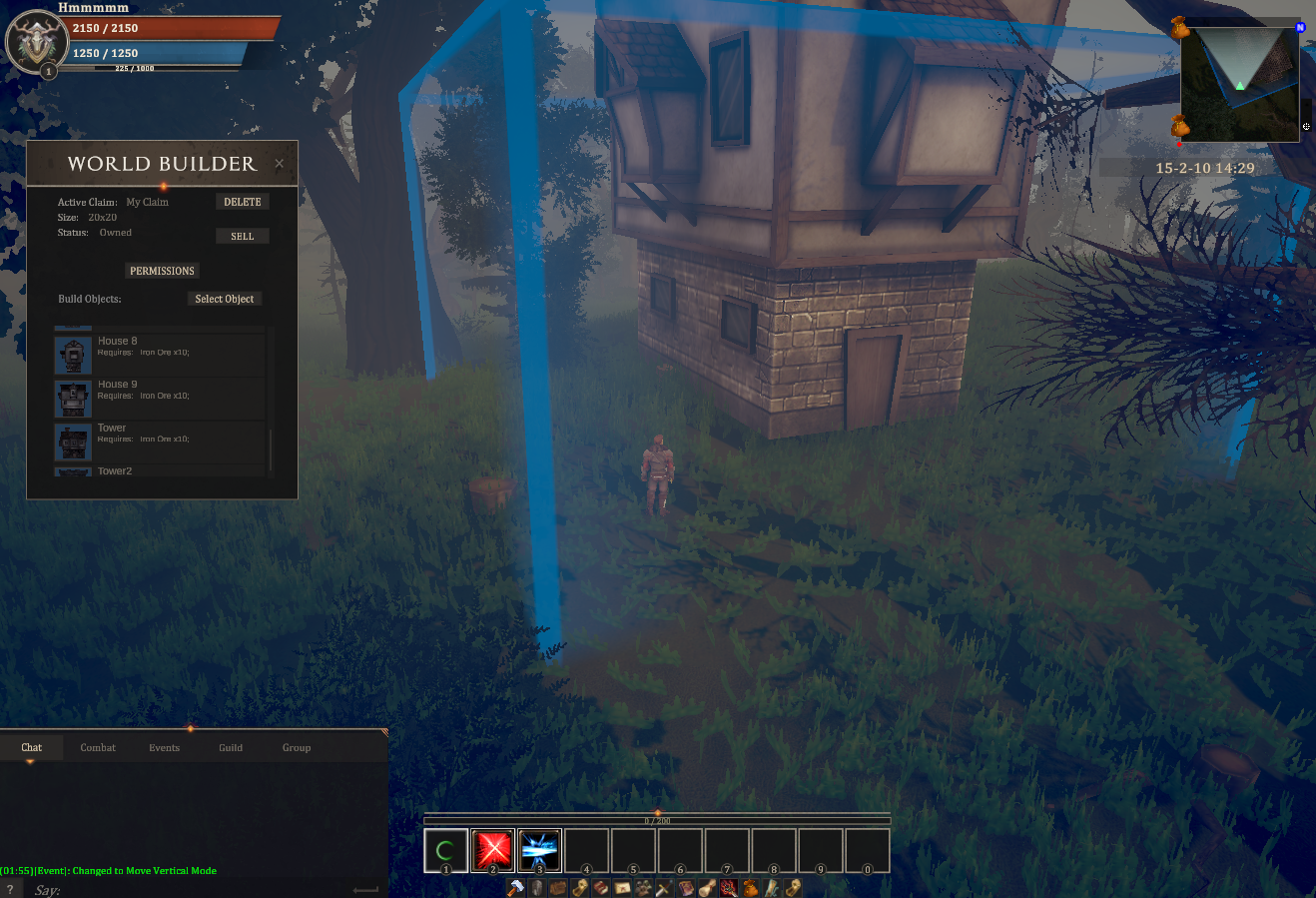Click the N compass marker on the minimap

1300,27
